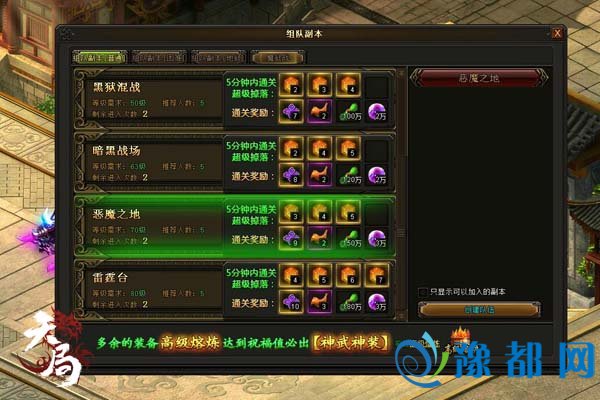
Task: Select the 黑狱混战 dungeon row
Action: (x=148, y=97)
